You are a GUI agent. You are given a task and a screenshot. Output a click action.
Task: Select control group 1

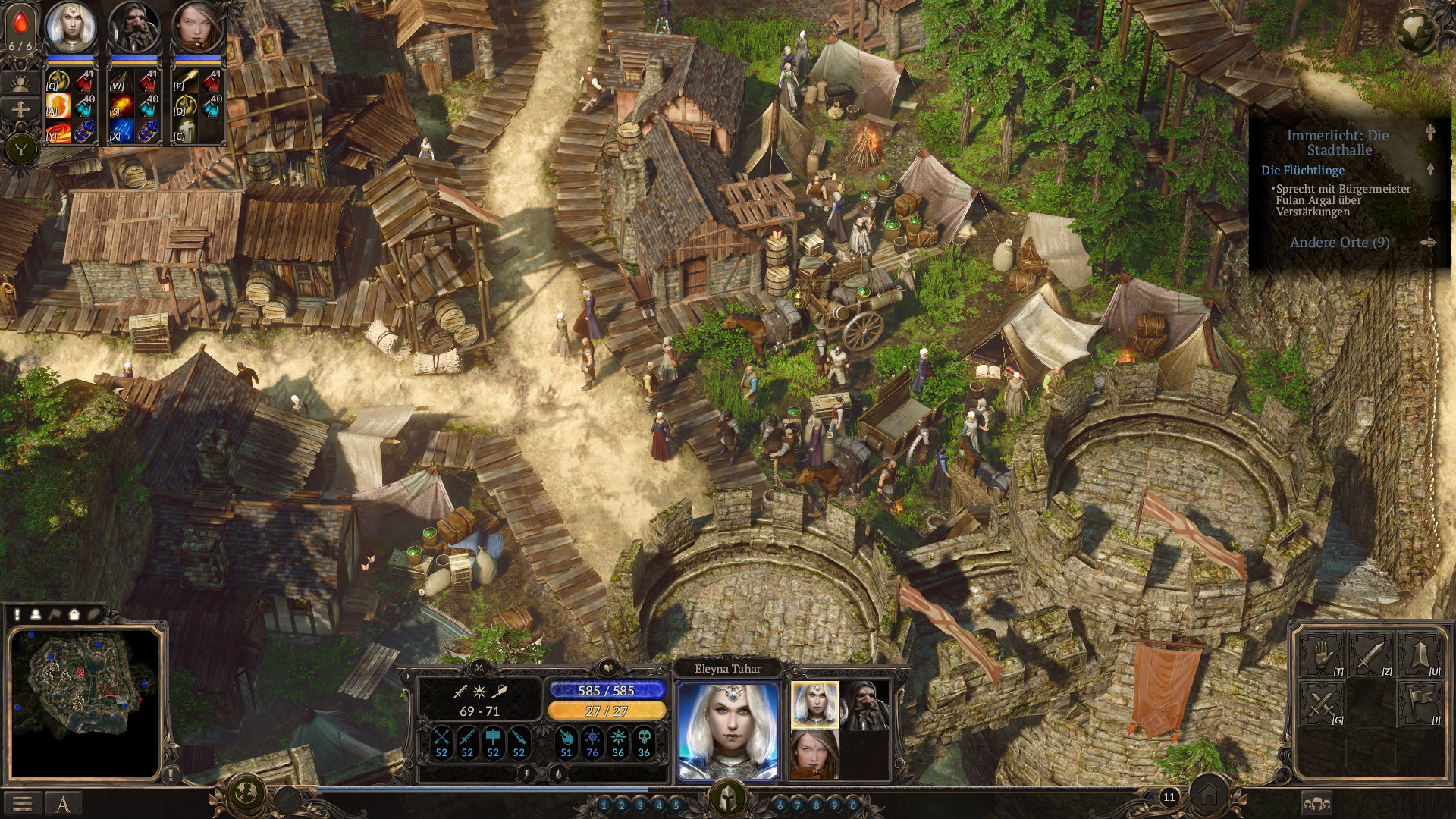(x=604, y=805)
